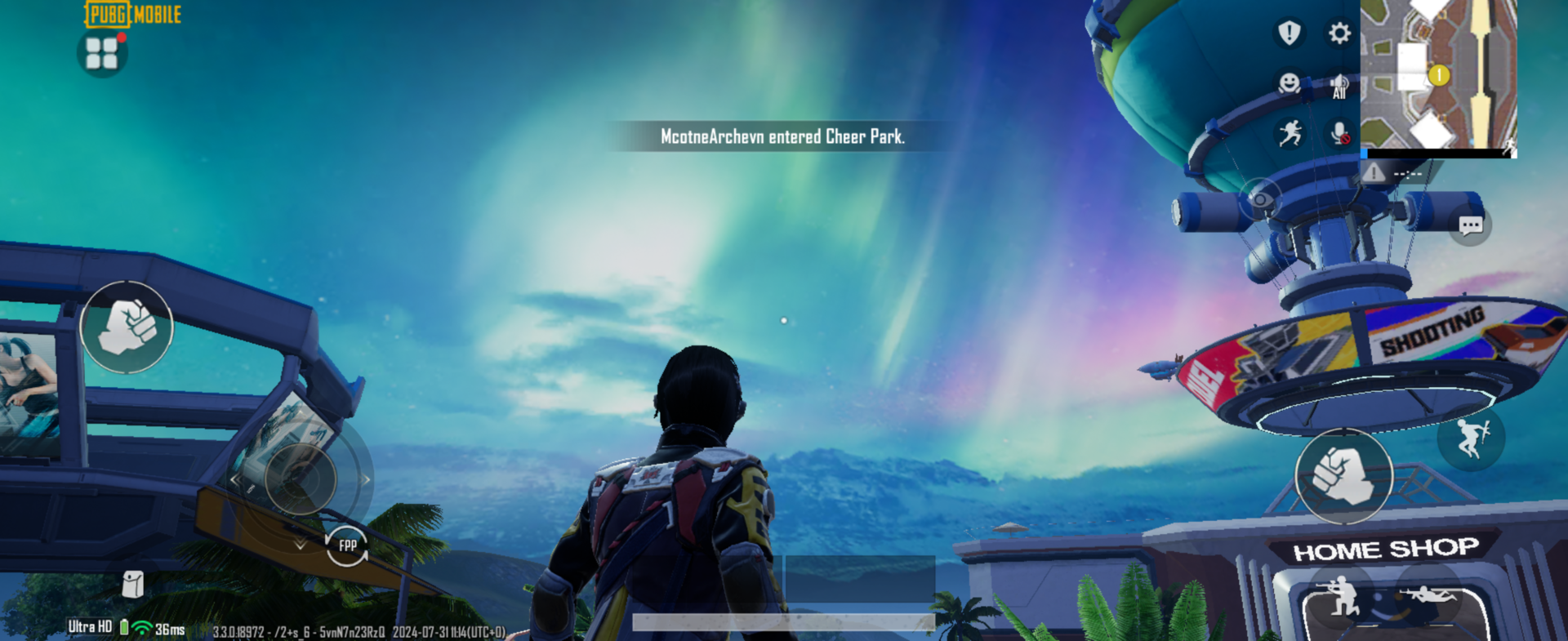The width and height of the screenshot is (1568, 641).
Task: Activate the crouch stance button
Action: pos(1340,600)
